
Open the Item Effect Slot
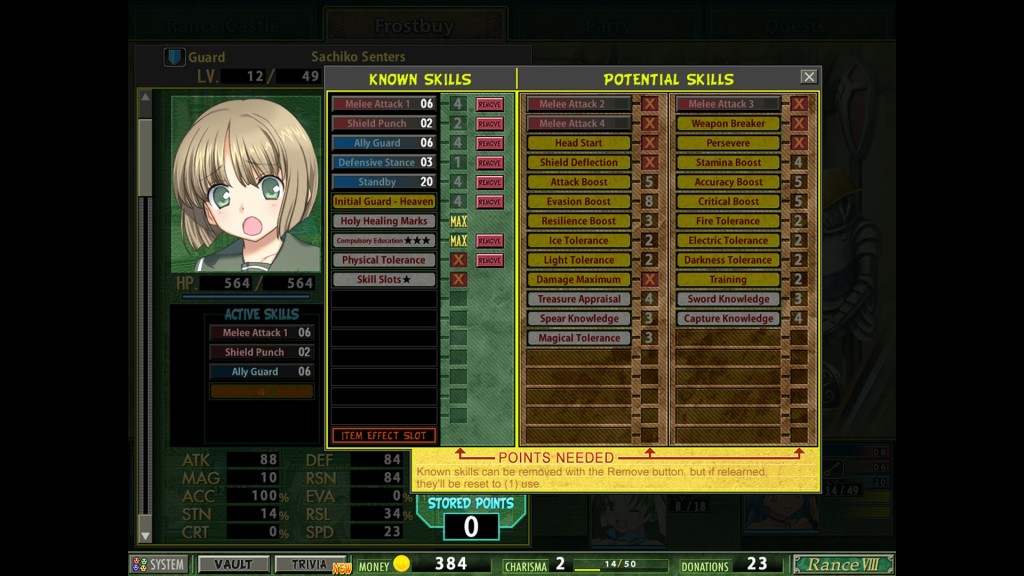pos(384,436)
